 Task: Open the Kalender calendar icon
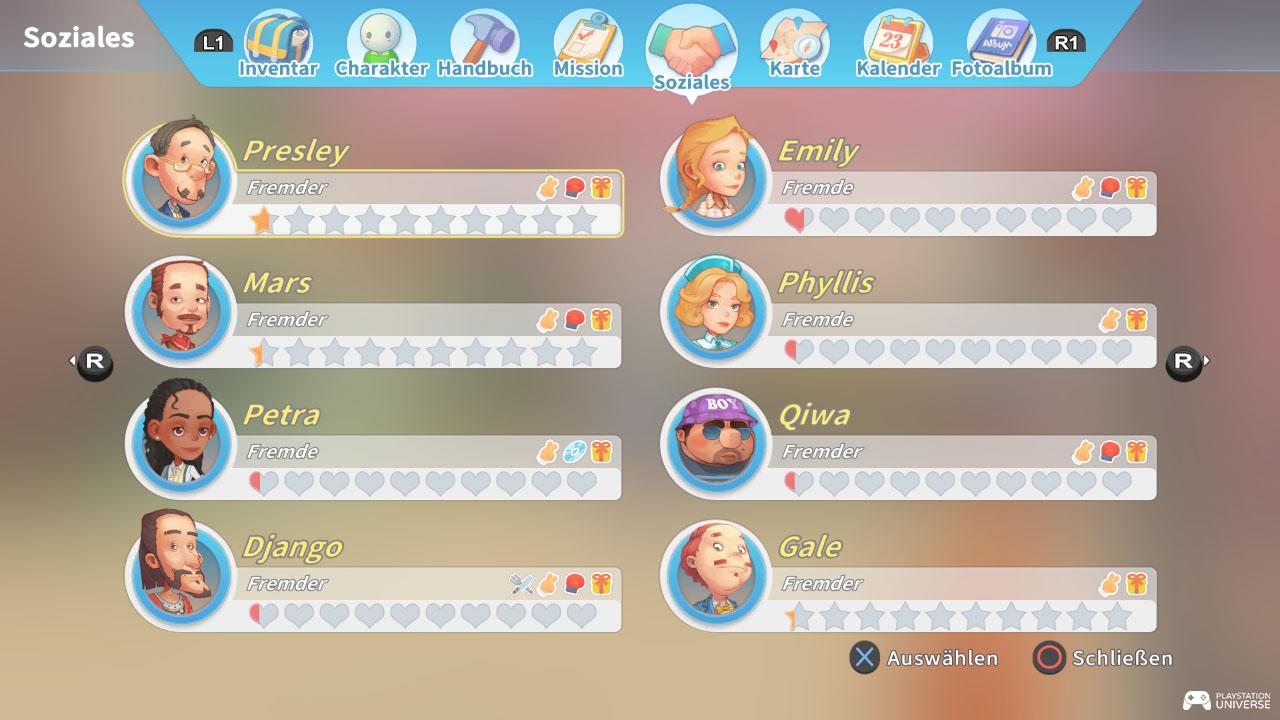[897, 38]
